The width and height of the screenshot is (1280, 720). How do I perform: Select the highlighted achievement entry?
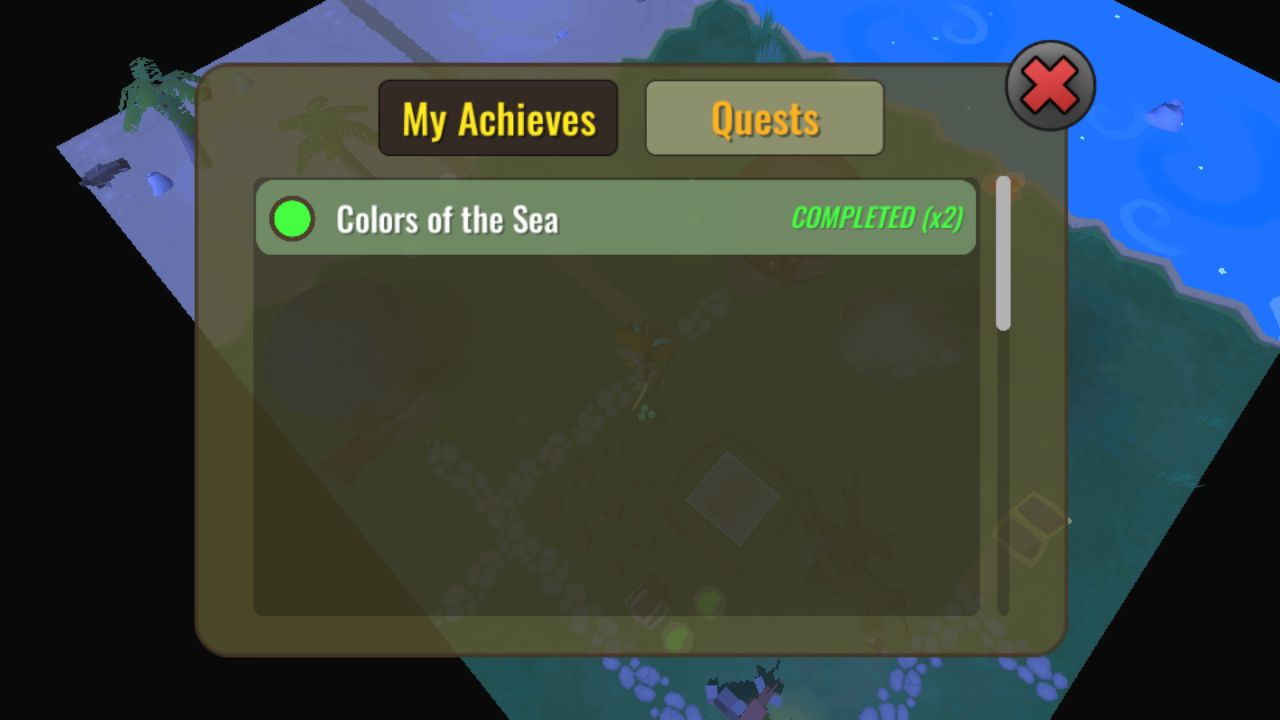coord(615,218)
